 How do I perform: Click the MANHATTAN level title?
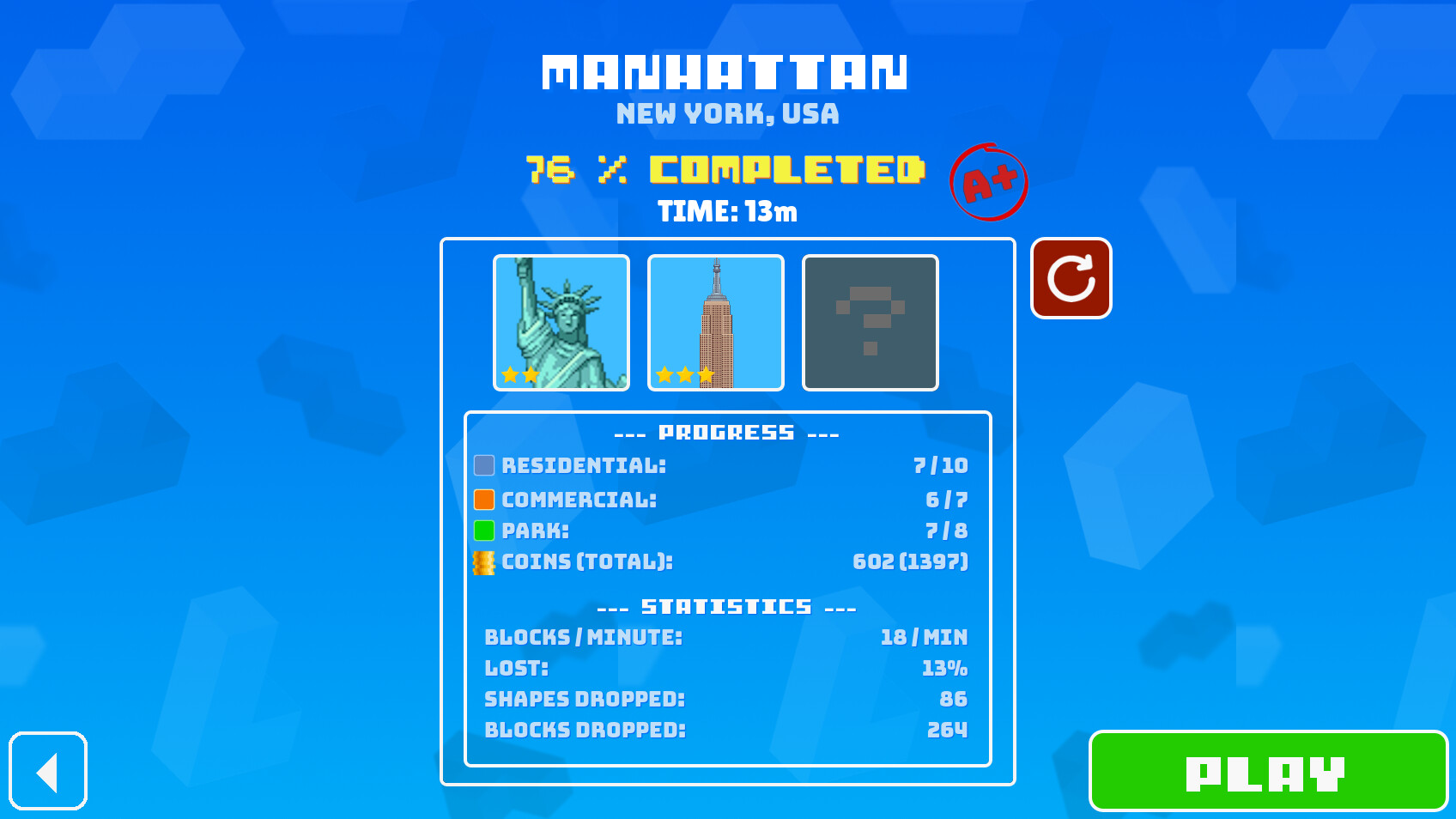[x=727, y=72]
